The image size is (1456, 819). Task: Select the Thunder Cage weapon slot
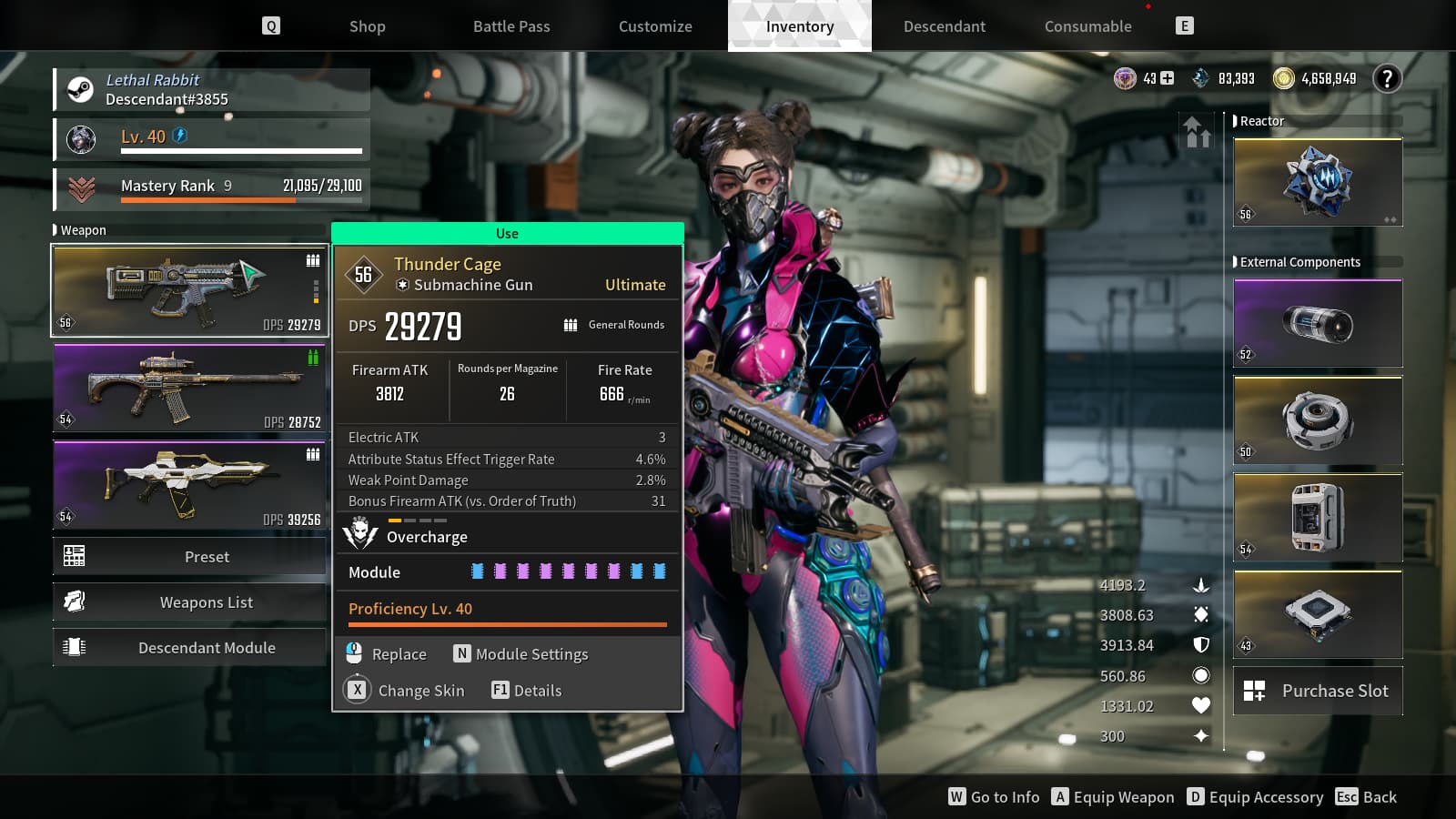(189, 291)
